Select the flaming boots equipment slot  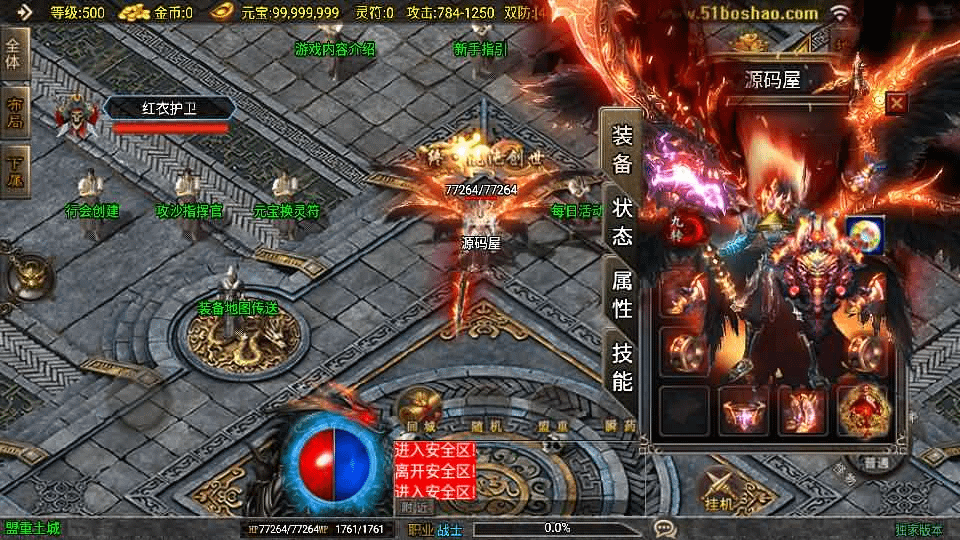pyautogui.click(x=802, y=411)
